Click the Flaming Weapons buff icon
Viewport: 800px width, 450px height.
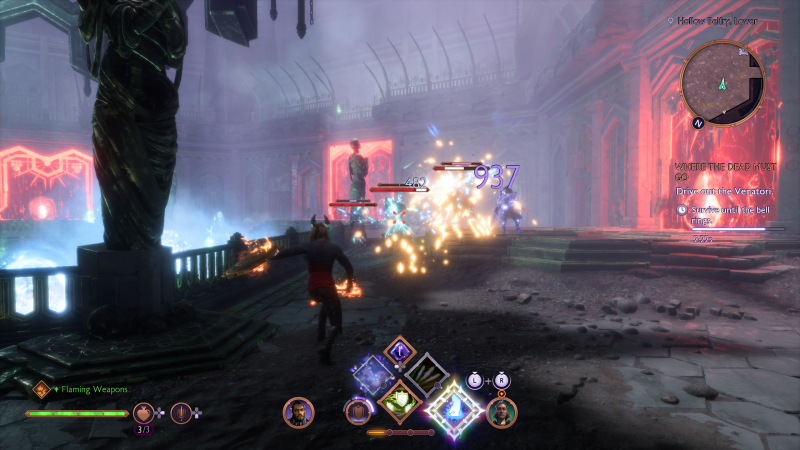coord(41,389)
